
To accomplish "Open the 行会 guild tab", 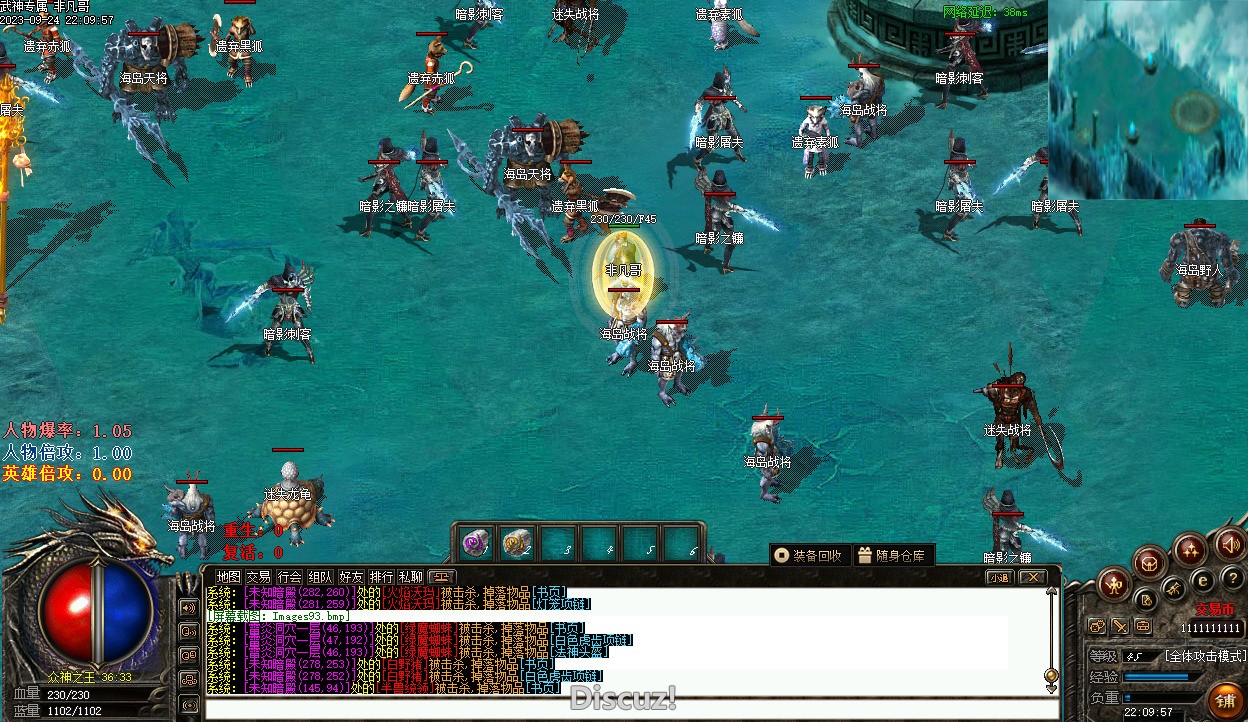I will (289, 577).
